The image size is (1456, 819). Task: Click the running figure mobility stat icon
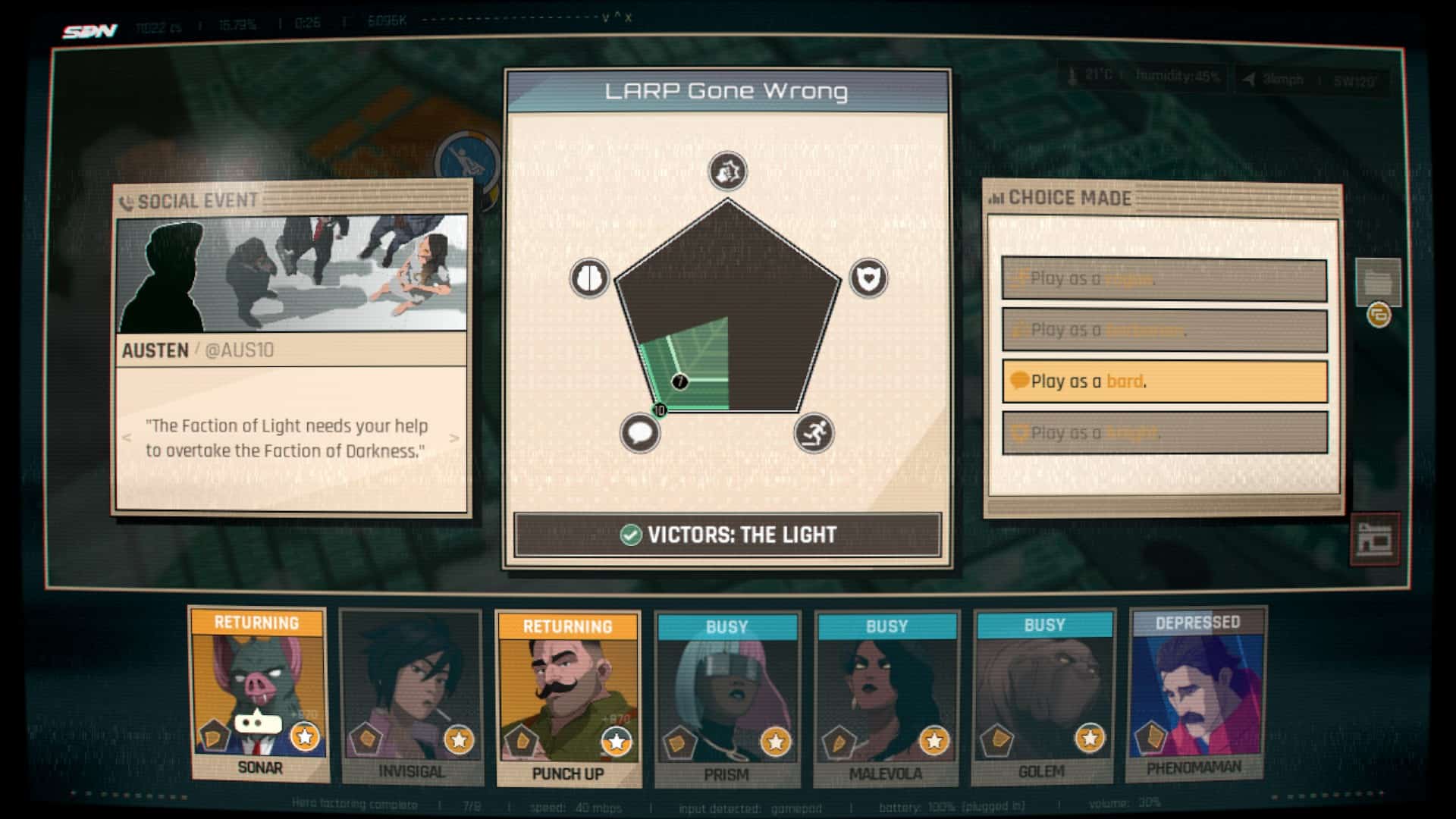click(x=814, y=433)
